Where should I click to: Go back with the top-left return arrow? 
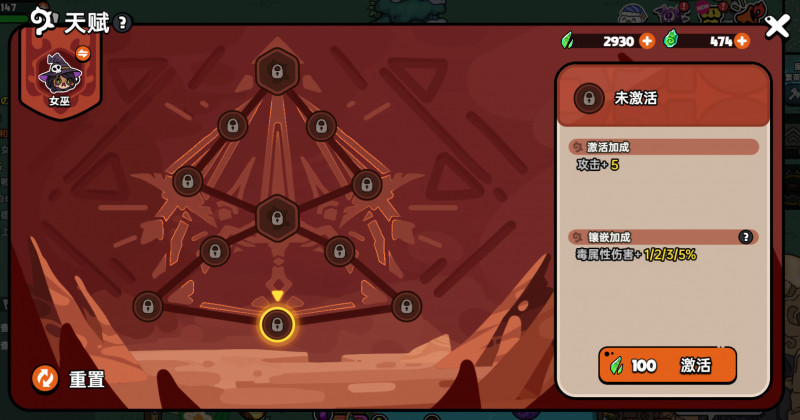click(41, 21)
